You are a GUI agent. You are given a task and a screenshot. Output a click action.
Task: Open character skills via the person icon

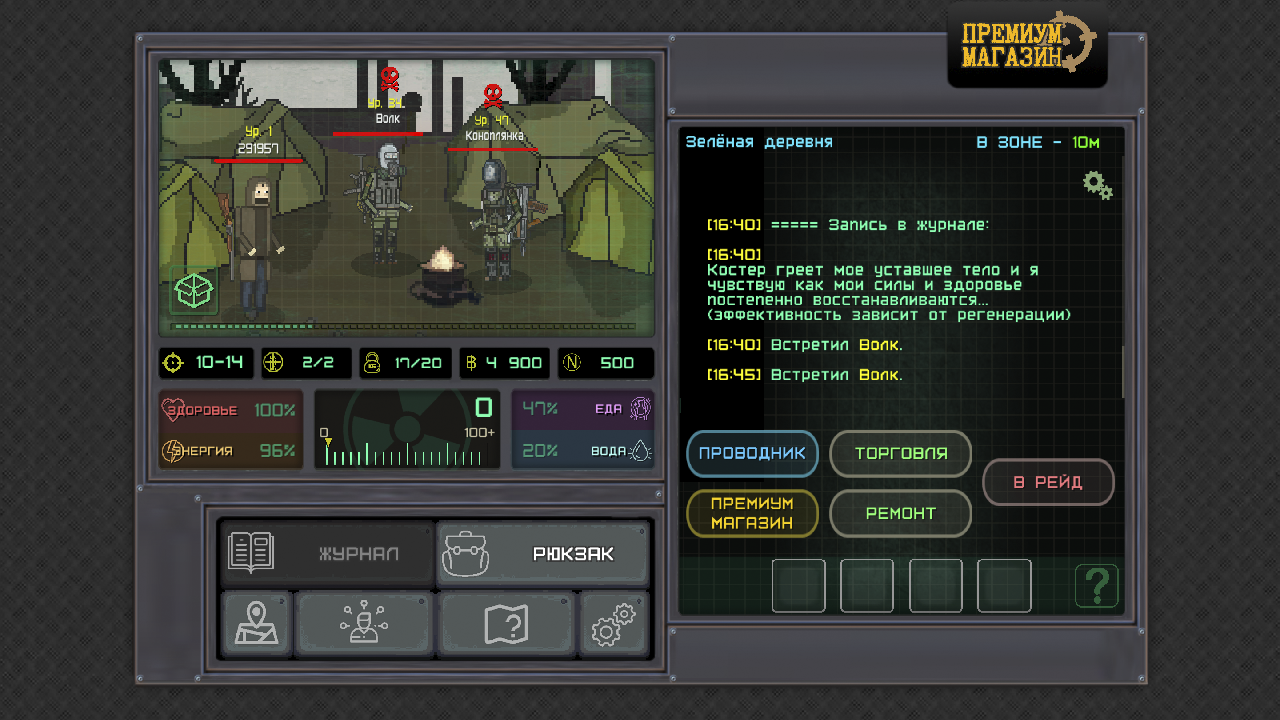pyautogui.click(x=364, y=622)
